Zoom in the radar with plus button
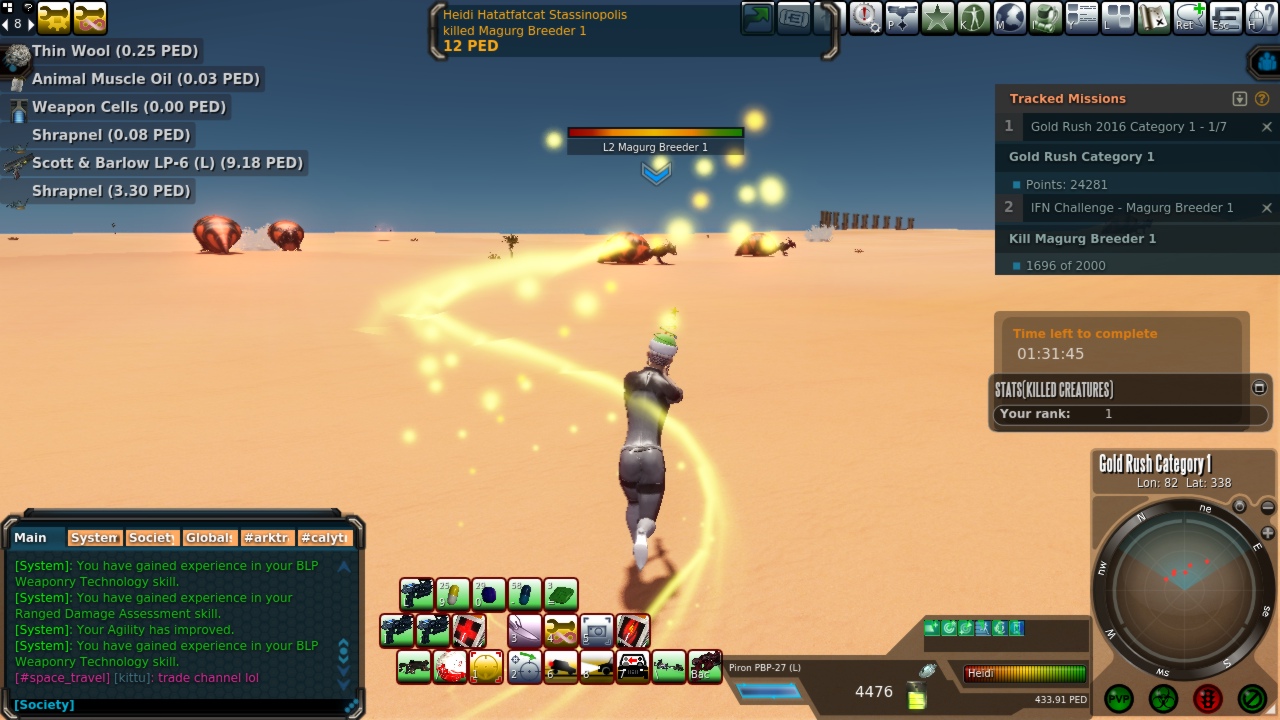The height and width of the screenshot is (720, 1280). pos(1268,533)
